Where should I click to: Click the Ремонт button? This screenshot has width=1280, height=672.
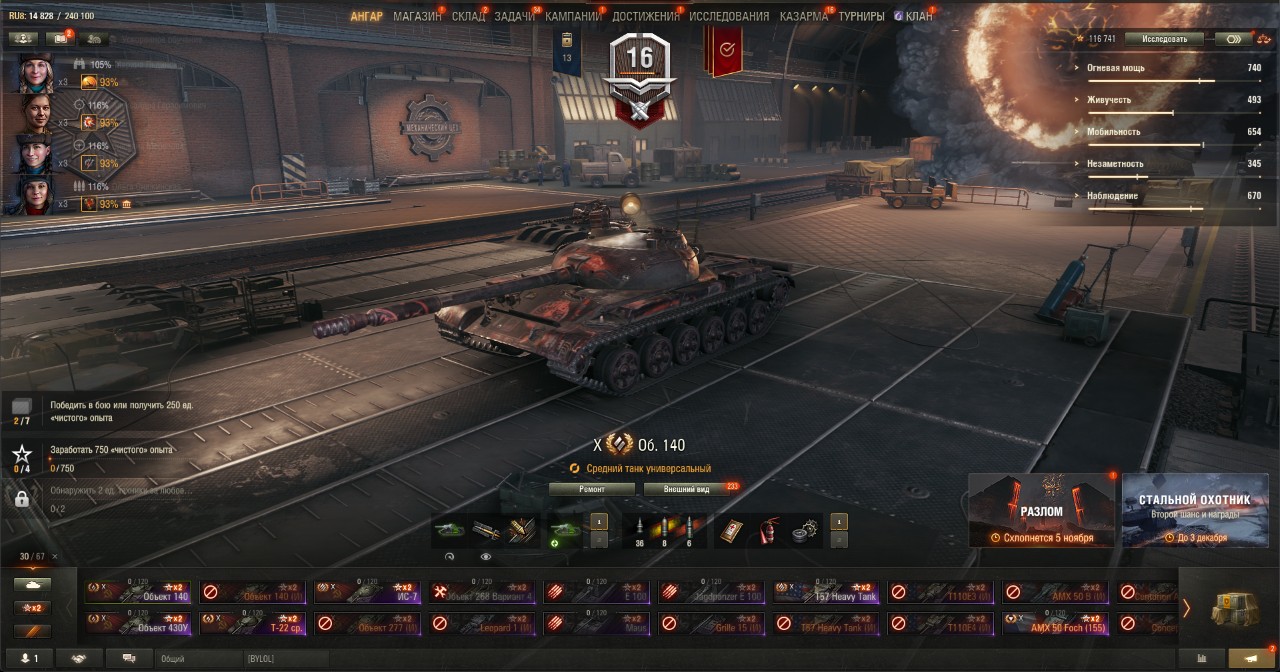point(592,489)
